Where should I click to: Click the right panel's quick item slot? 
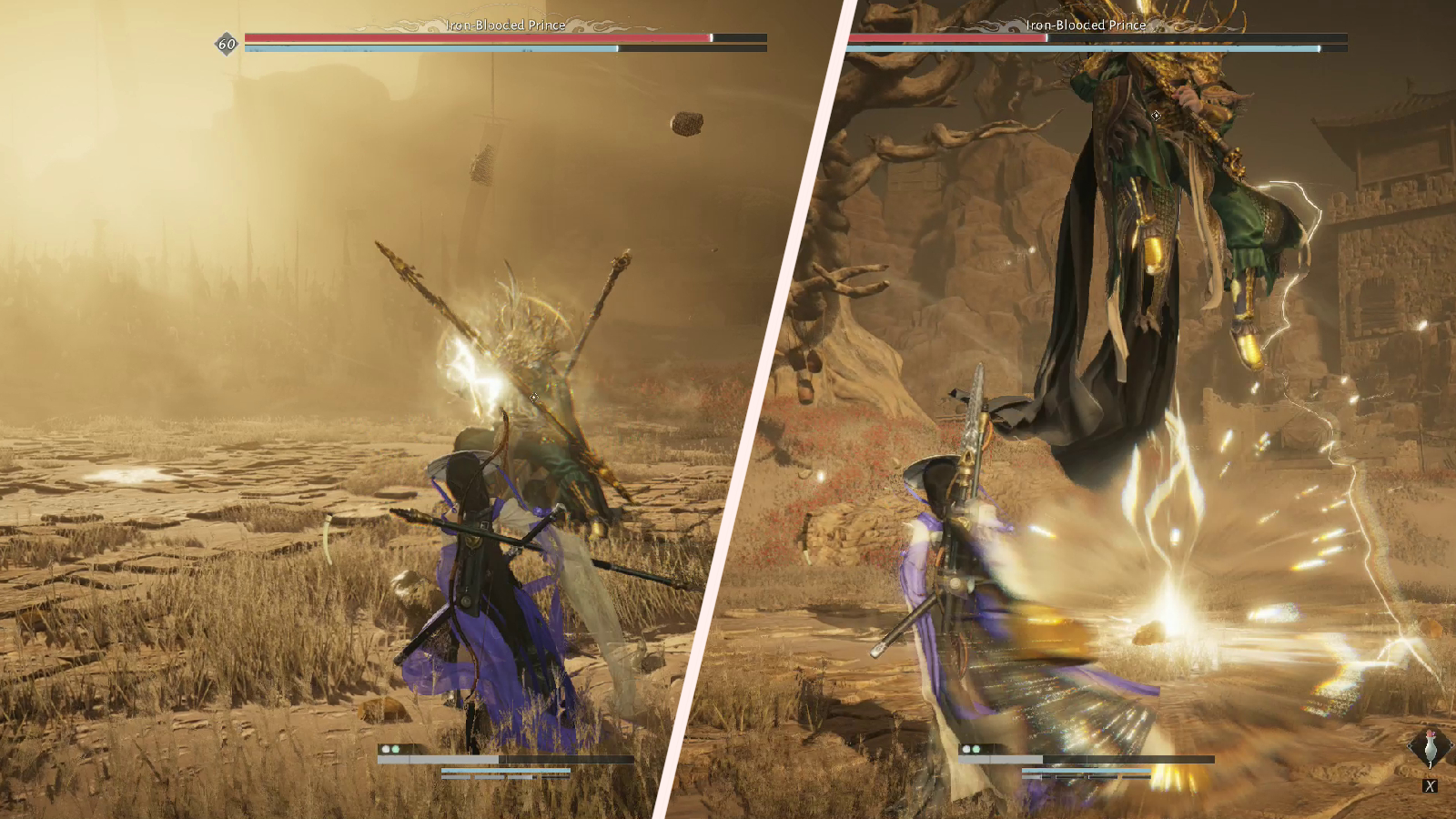pyautogui.click(x=1431, y=746)
